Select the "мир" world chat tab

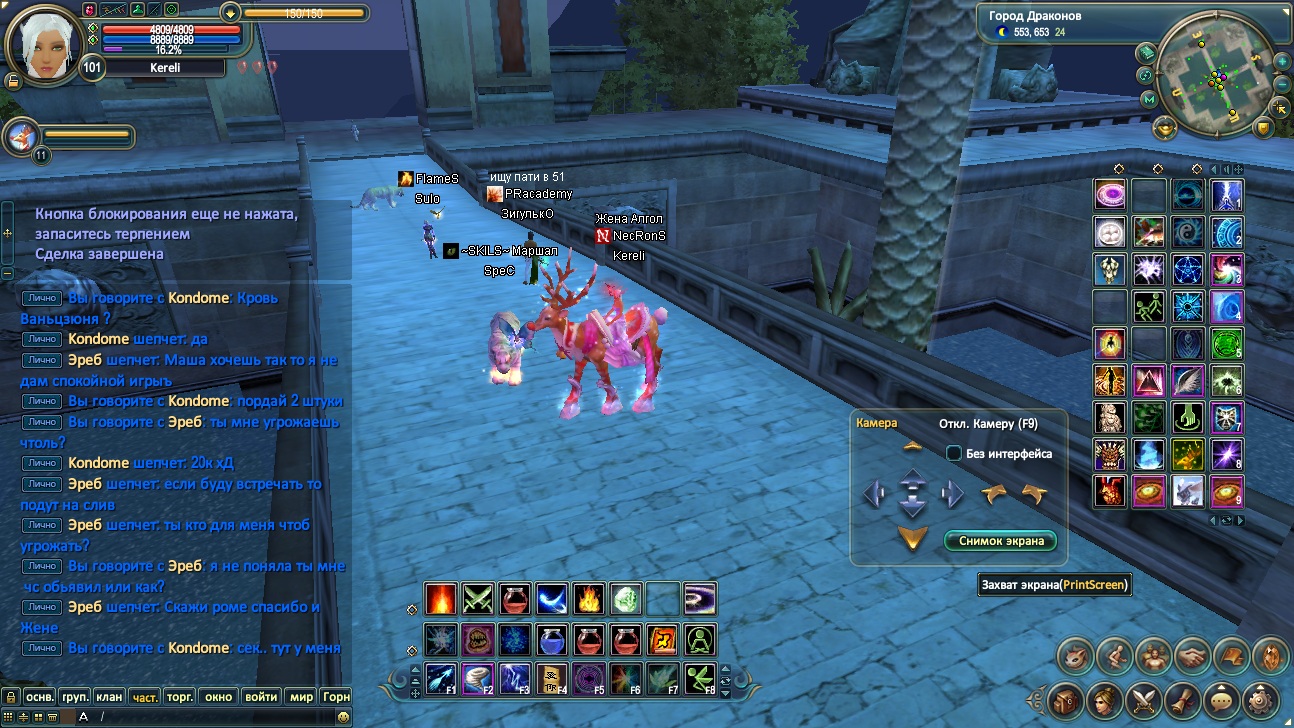[301, 696]
